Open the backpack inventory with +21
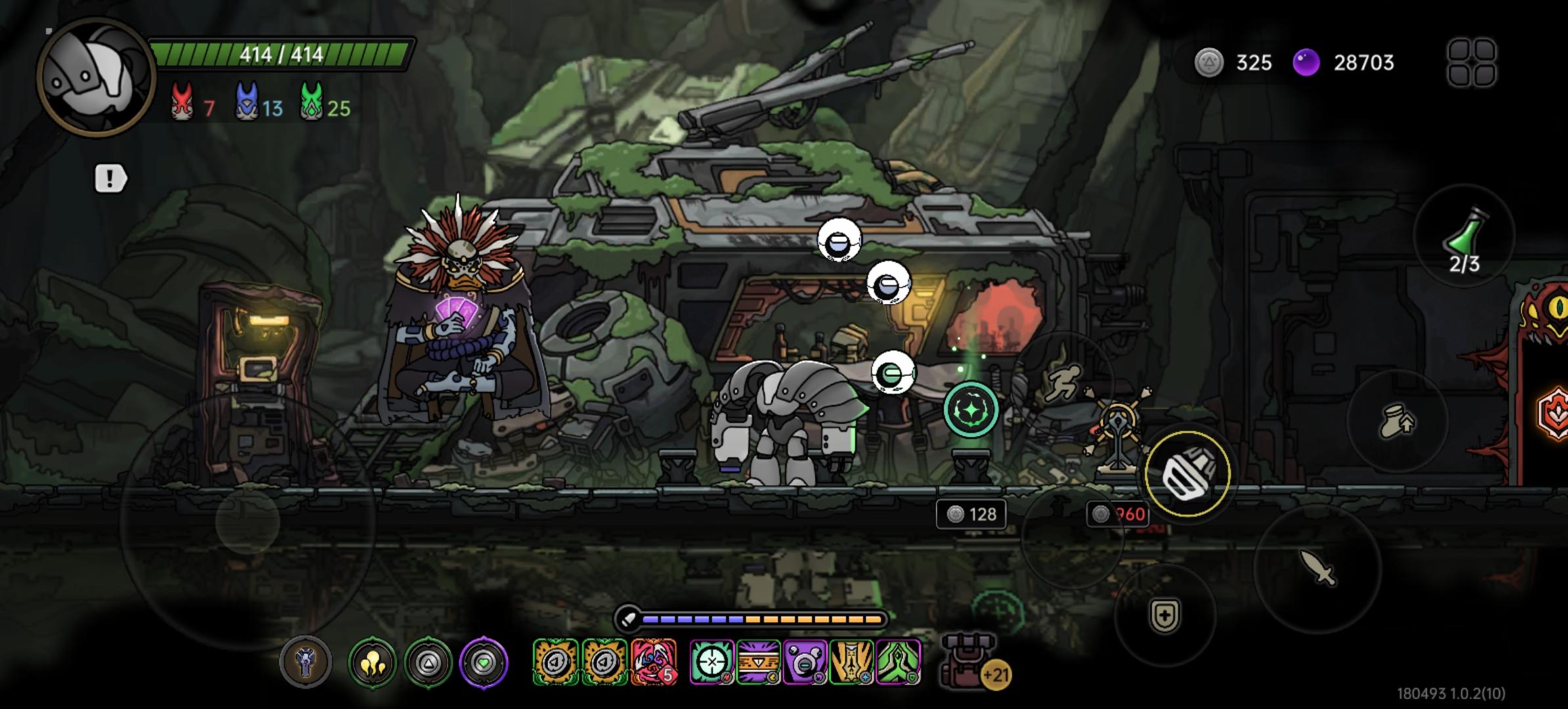The width and height of the screenshot is (1568, 709). pos(970,662)
